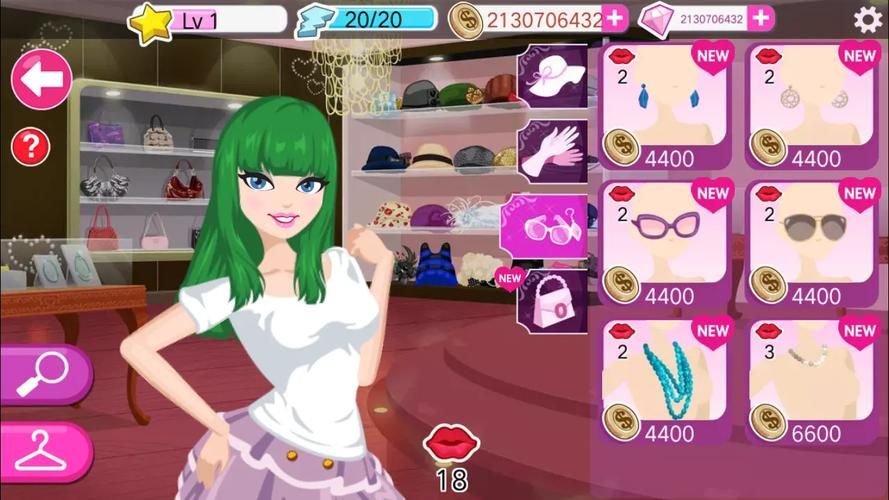Open the red question mark help
This screenshot has height=500, width=889.
[30, 147]
